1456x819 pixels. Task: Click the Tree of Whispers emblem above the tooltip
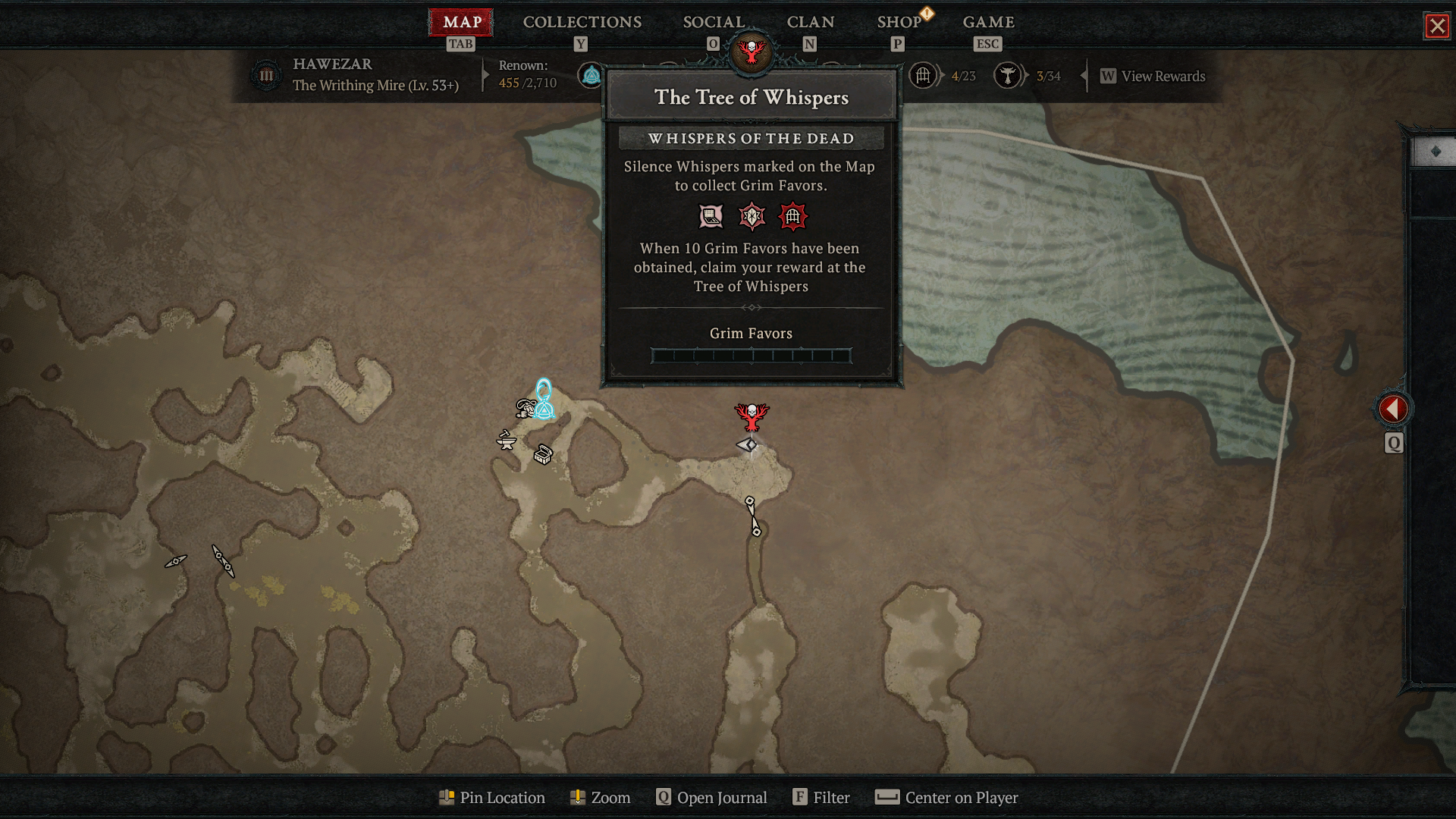coord(751,52)
